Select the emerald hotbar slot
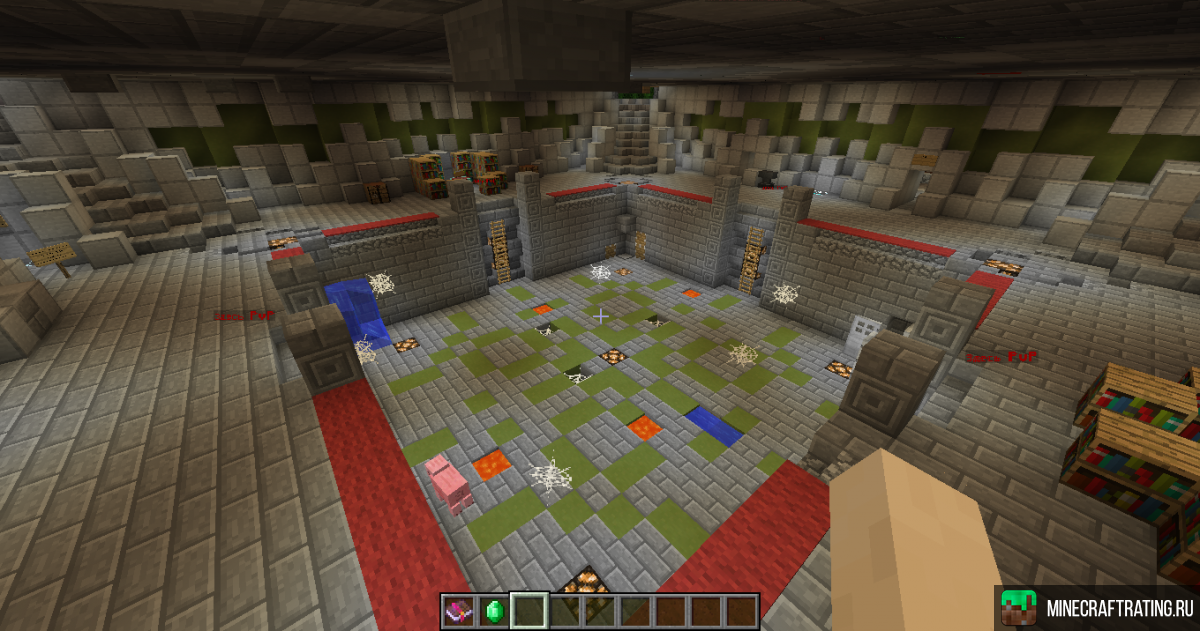This screenshot has width=1200, height=631. tap(493, 610)
